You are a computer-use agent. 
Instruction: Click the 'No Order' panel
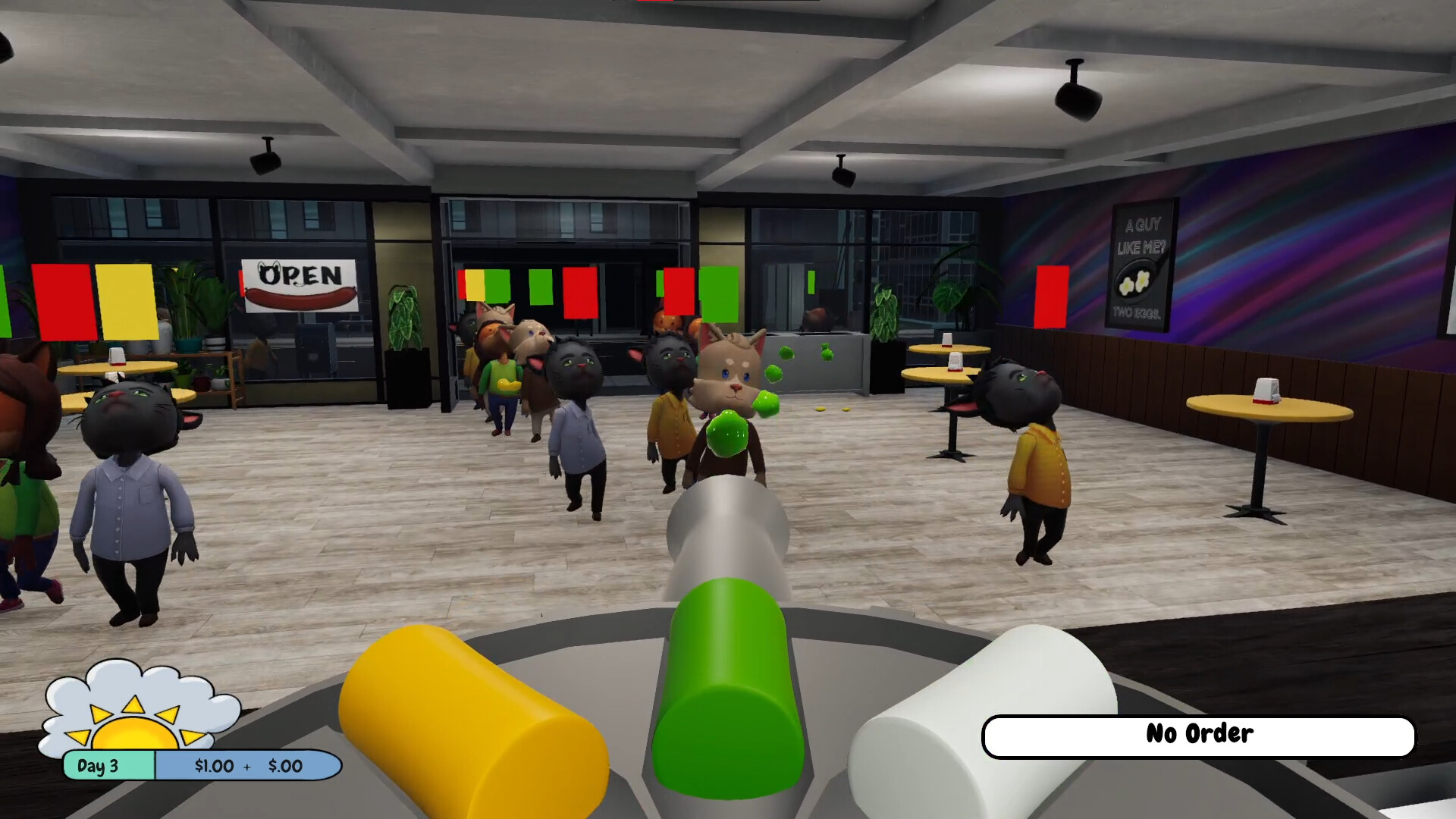[x=1198, y=733]
